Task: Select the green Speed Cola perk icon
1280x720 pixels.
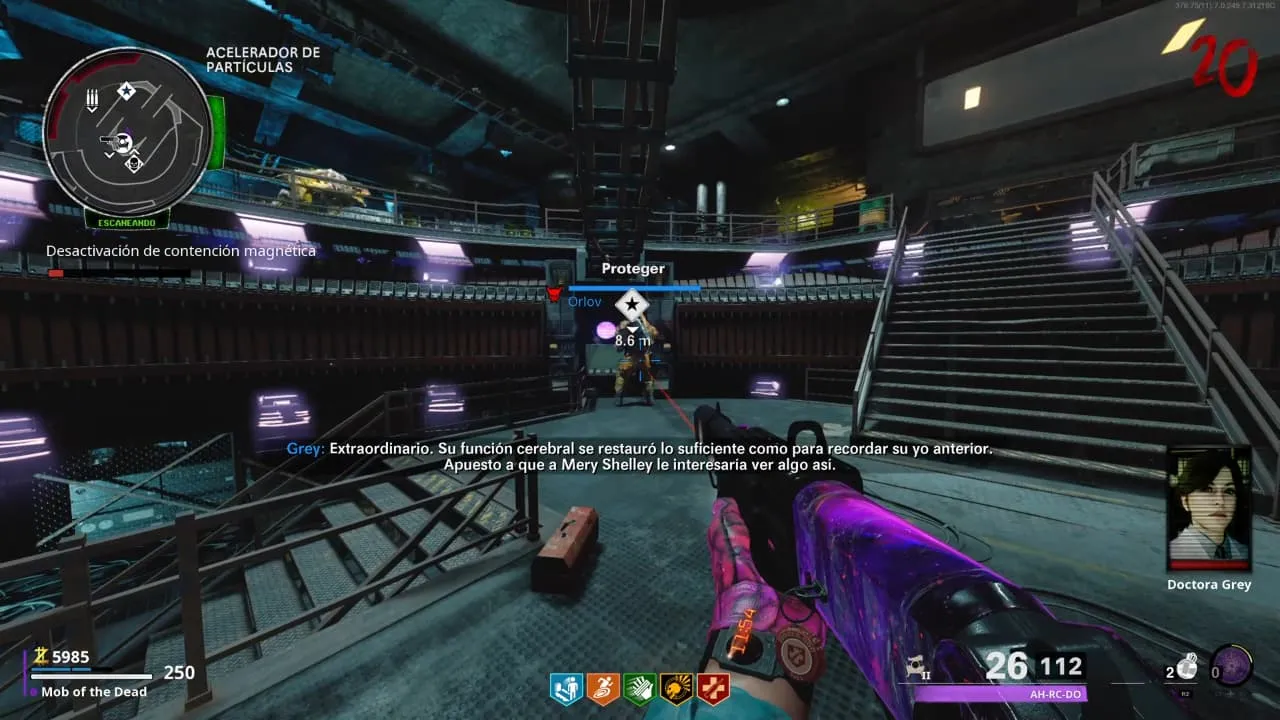Action: 639,688
